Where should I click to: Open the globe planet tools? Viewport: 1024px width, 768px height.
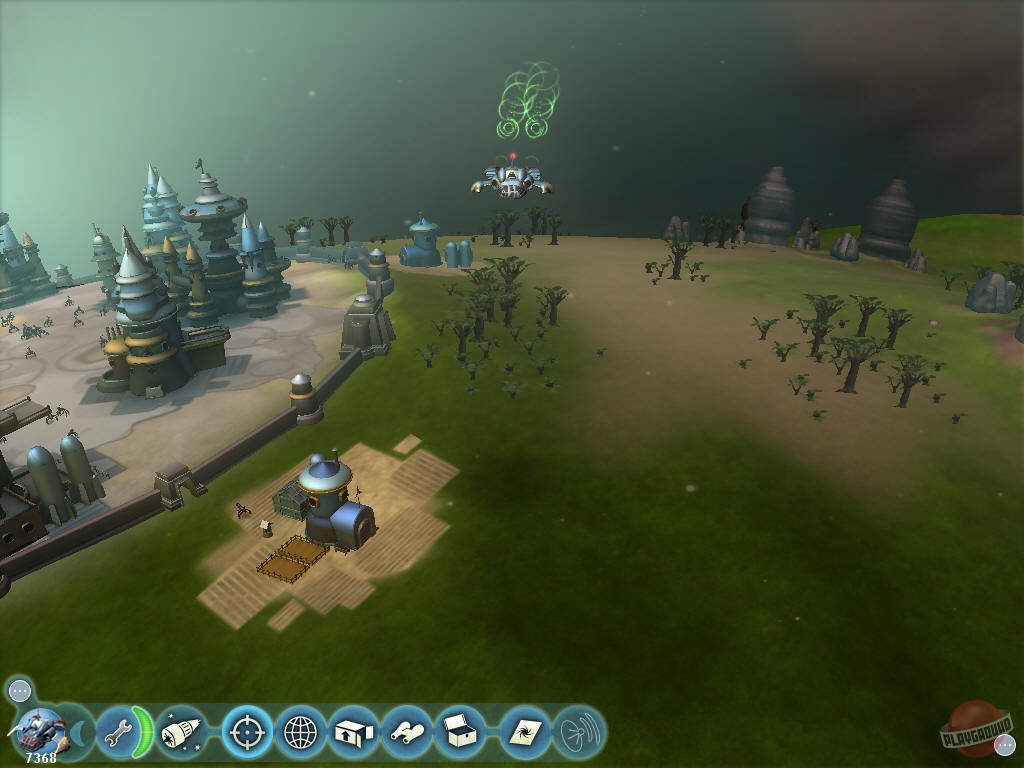pyautogui.click(x=301, y=733)
